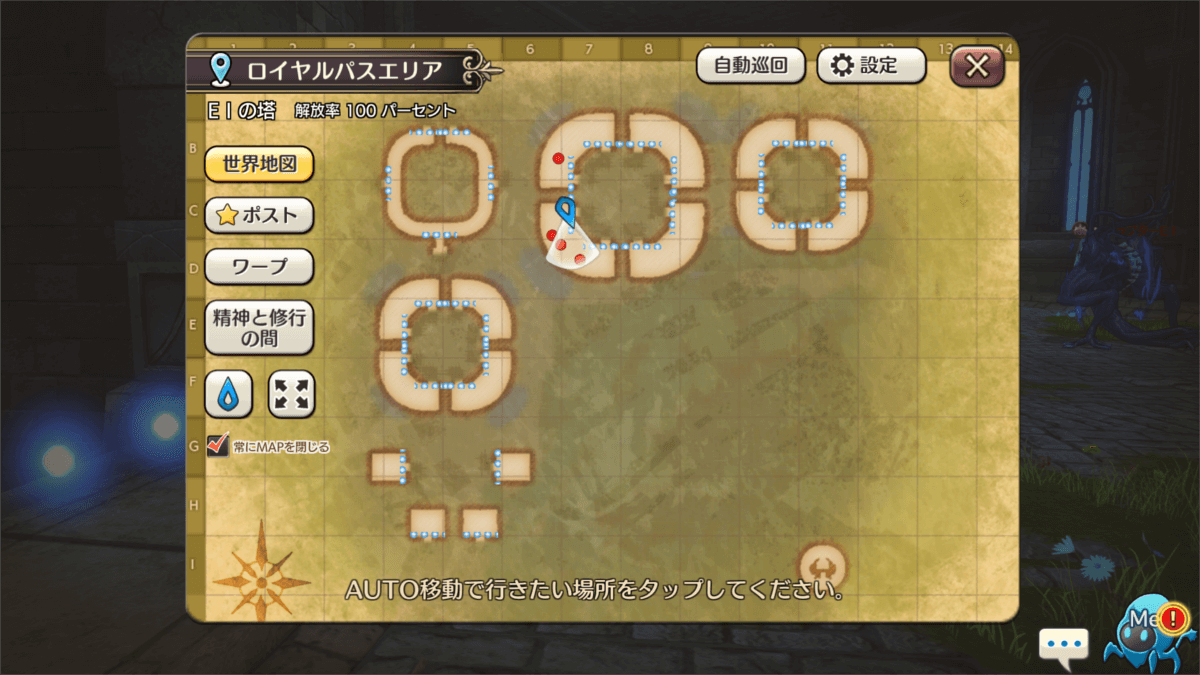Go to 精神と修行の間
Image resolution: width=1200 pixels, height=675 pixels.
[259, 328]
